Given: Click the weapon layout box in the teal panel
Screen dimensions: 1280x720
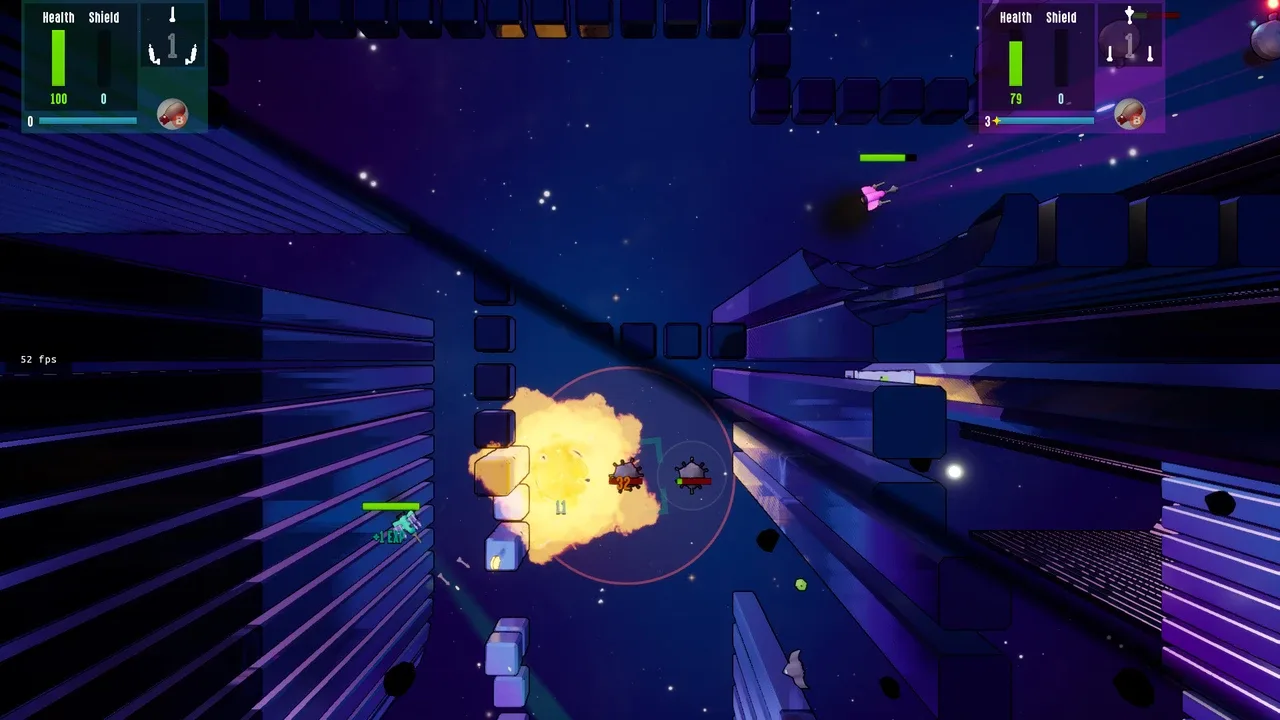Looking at the screenshot, I should click(172, 36).
